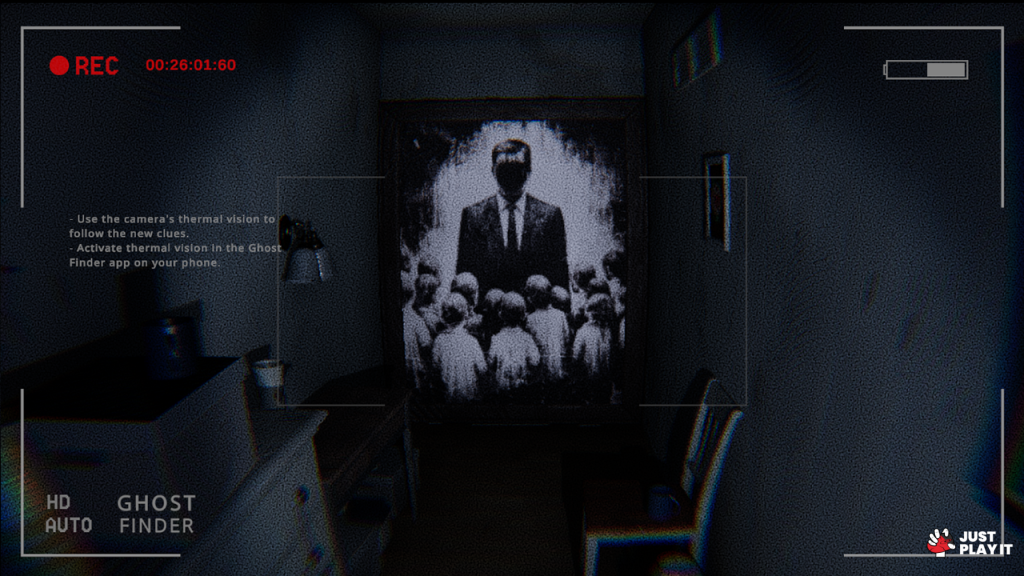Screen dimensions: 1024x576
Task: Click the HD AUTO camera mode label
Action: point(69,514)
